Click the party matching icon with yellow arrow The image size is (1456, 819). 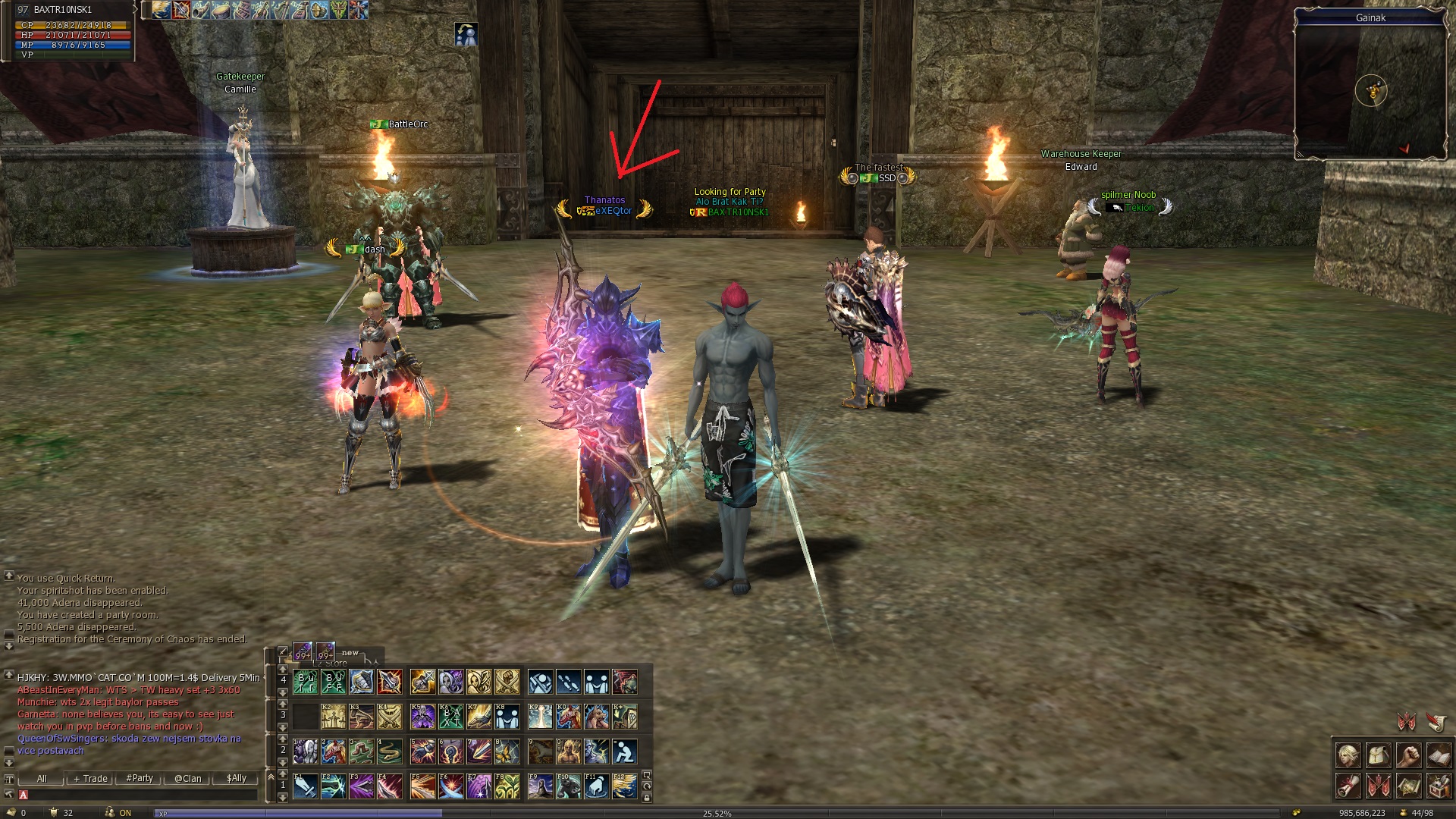tap(466, 34)
